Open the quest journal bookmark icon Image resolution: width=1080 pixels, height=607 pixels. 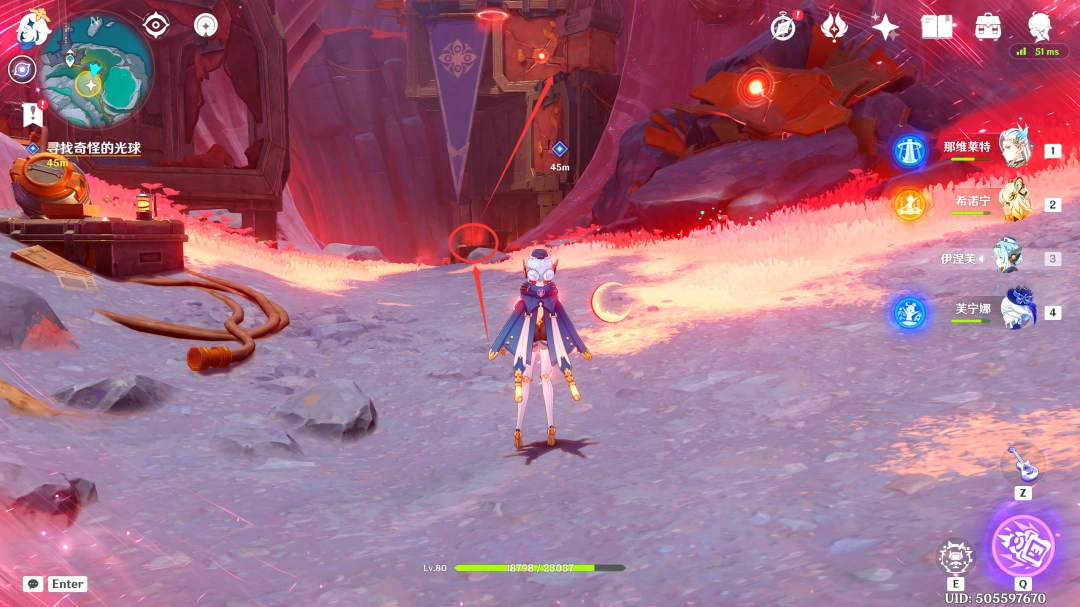click(33, 114)
